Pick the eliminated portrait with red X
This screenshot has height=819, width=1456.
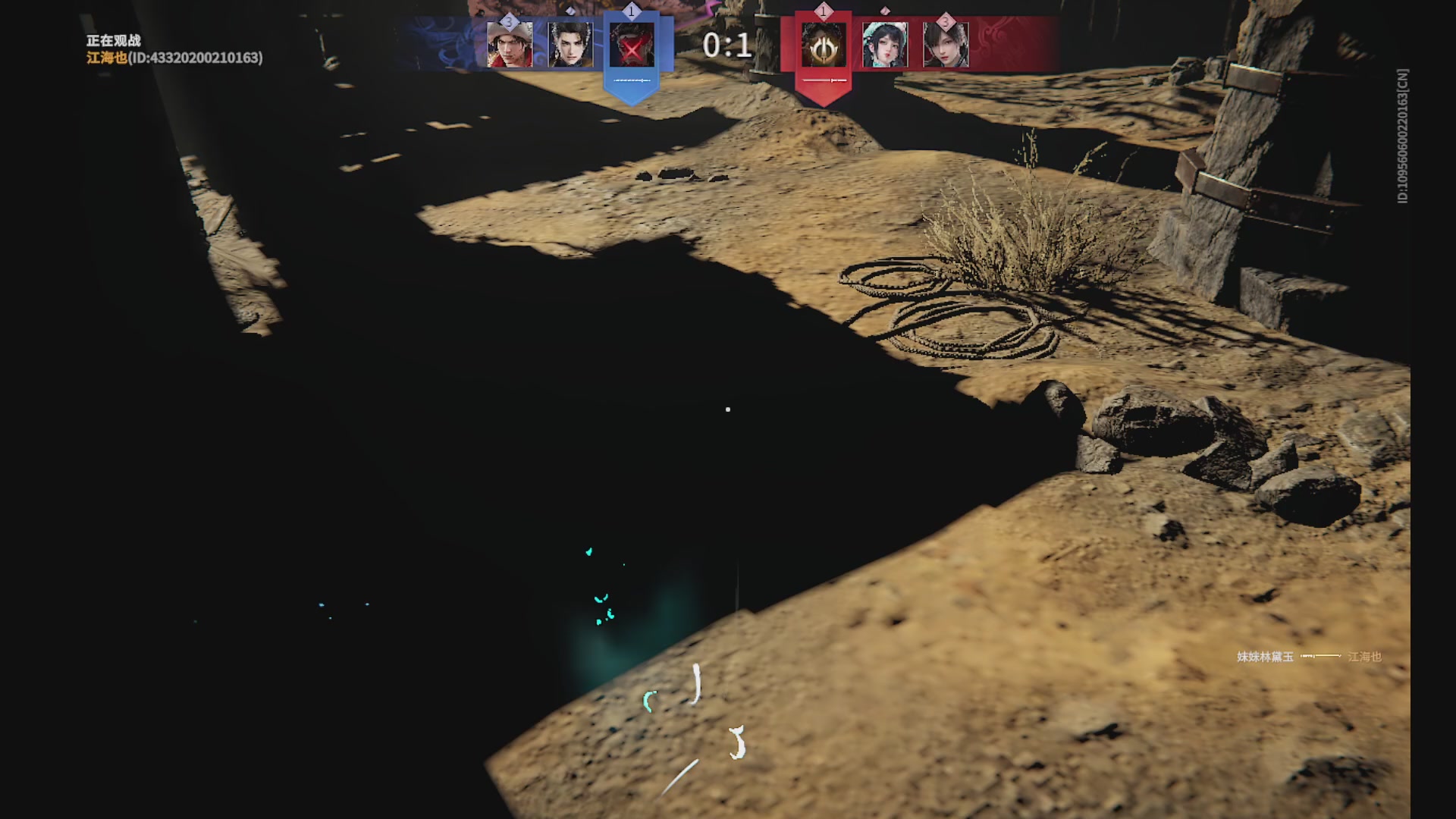[x=632, y=45]
